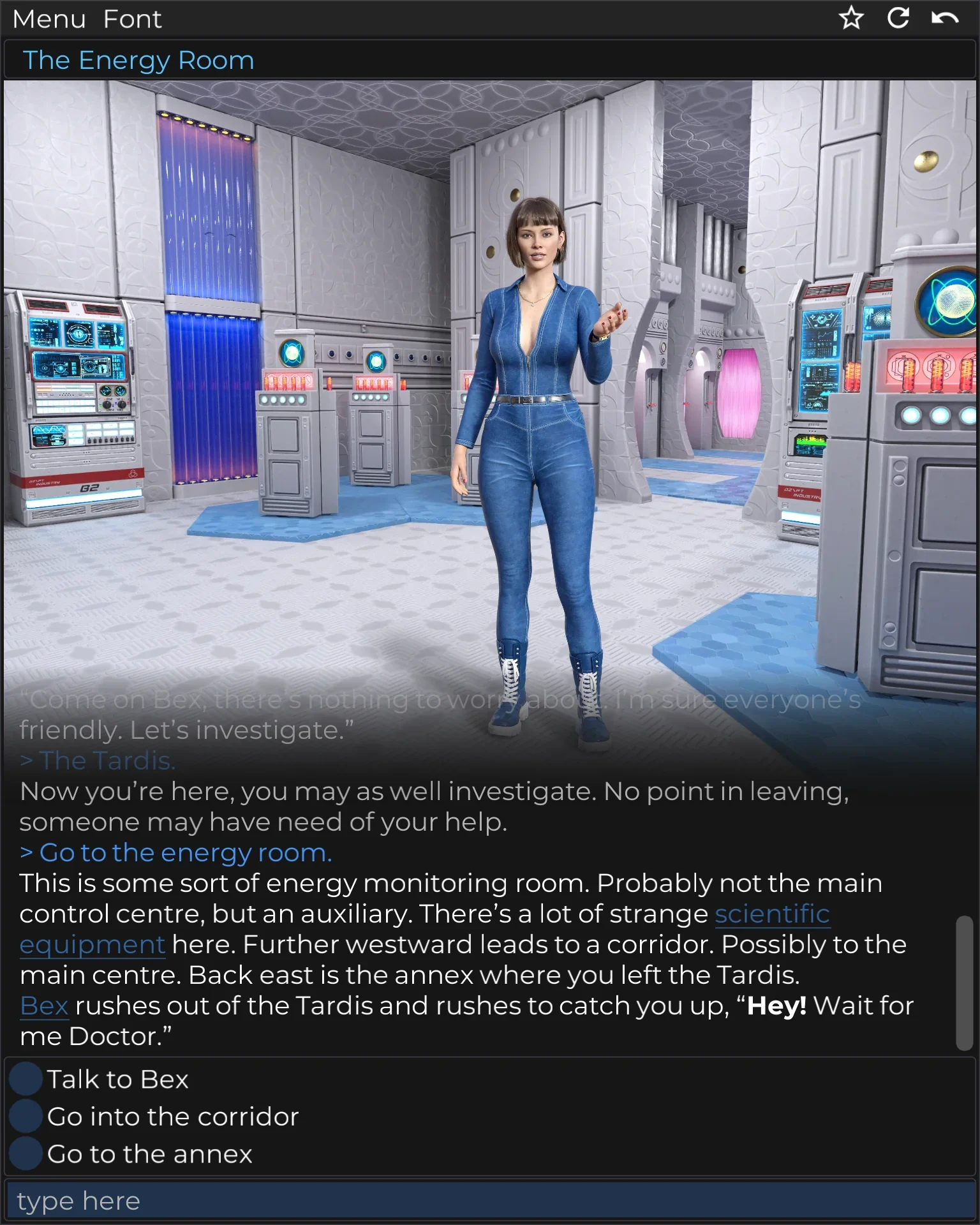Viewport: 980px width, 1225px height.
Task: Select the bullet beside 'Go to the annex'
Action: click(x=26, y=1154)
